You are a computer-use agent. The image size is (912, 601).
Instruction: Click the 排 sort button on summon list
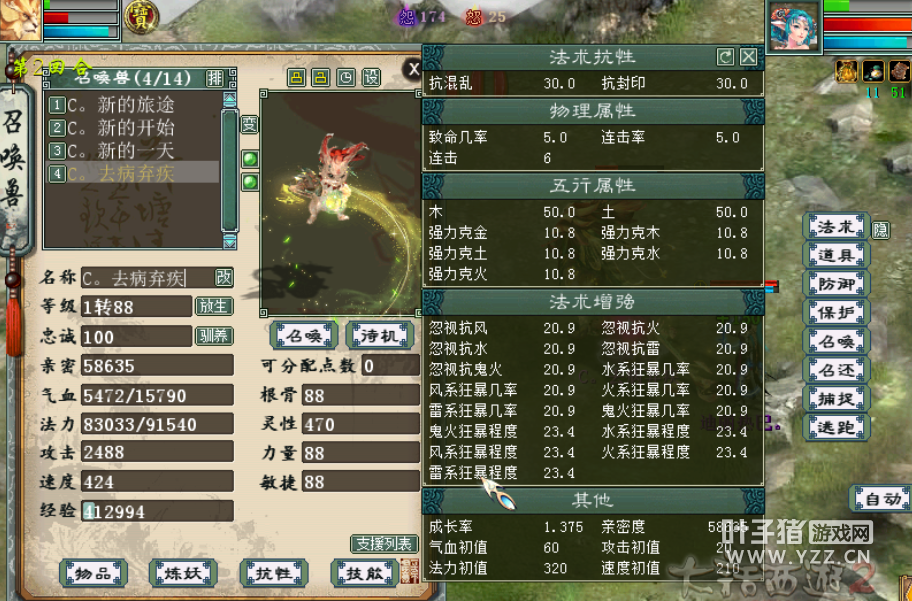[215, 78]
